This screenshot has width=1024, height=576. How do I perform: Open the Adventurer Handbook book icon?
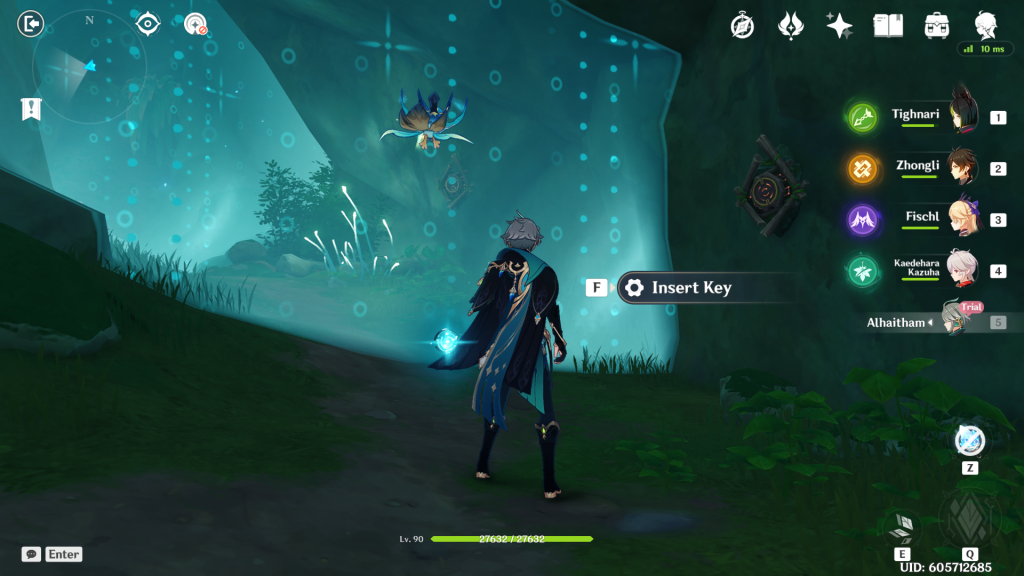pos(888,26)
